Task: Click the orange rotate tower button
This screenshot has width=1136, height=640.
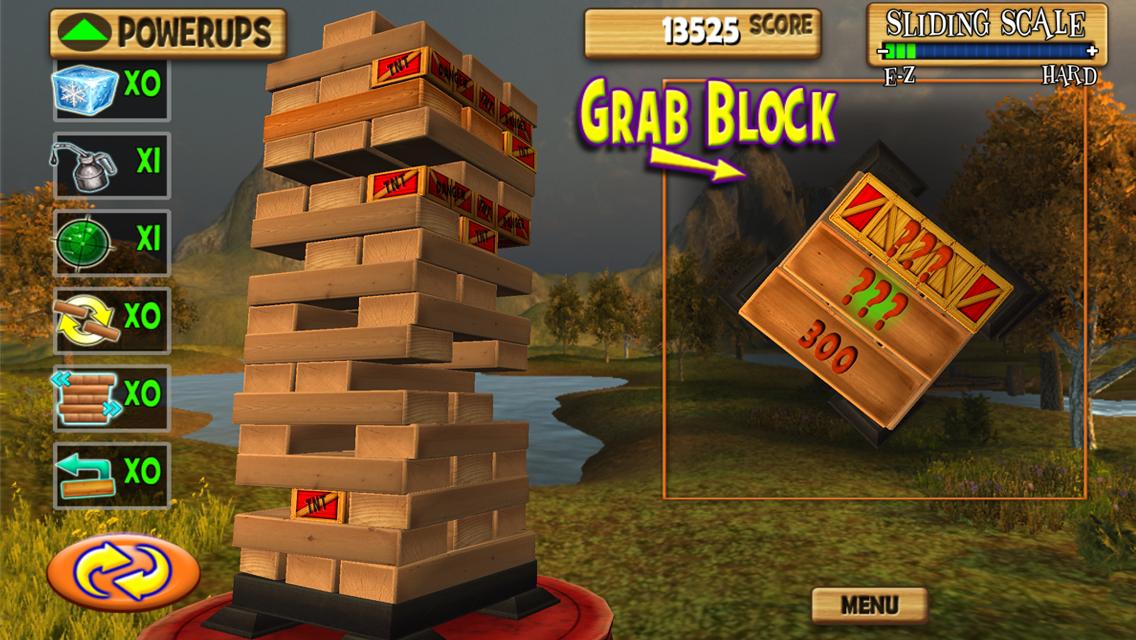Action: click(123, 572)
